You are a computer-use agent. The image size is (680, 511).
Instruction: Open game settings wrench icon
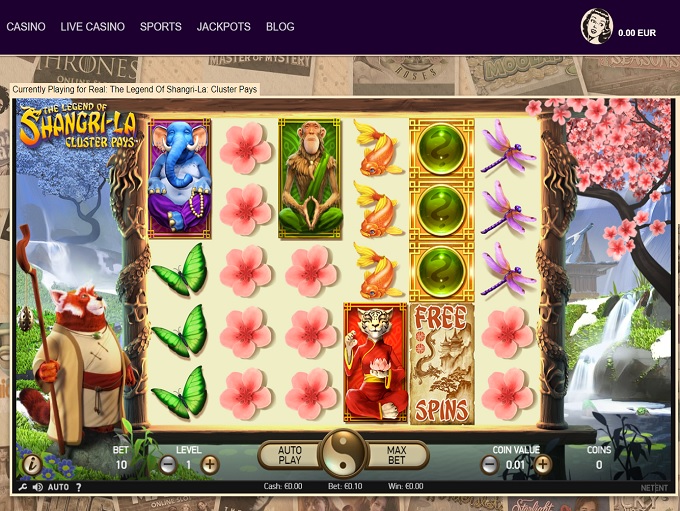pyautogui.click(x=22, y=487)
